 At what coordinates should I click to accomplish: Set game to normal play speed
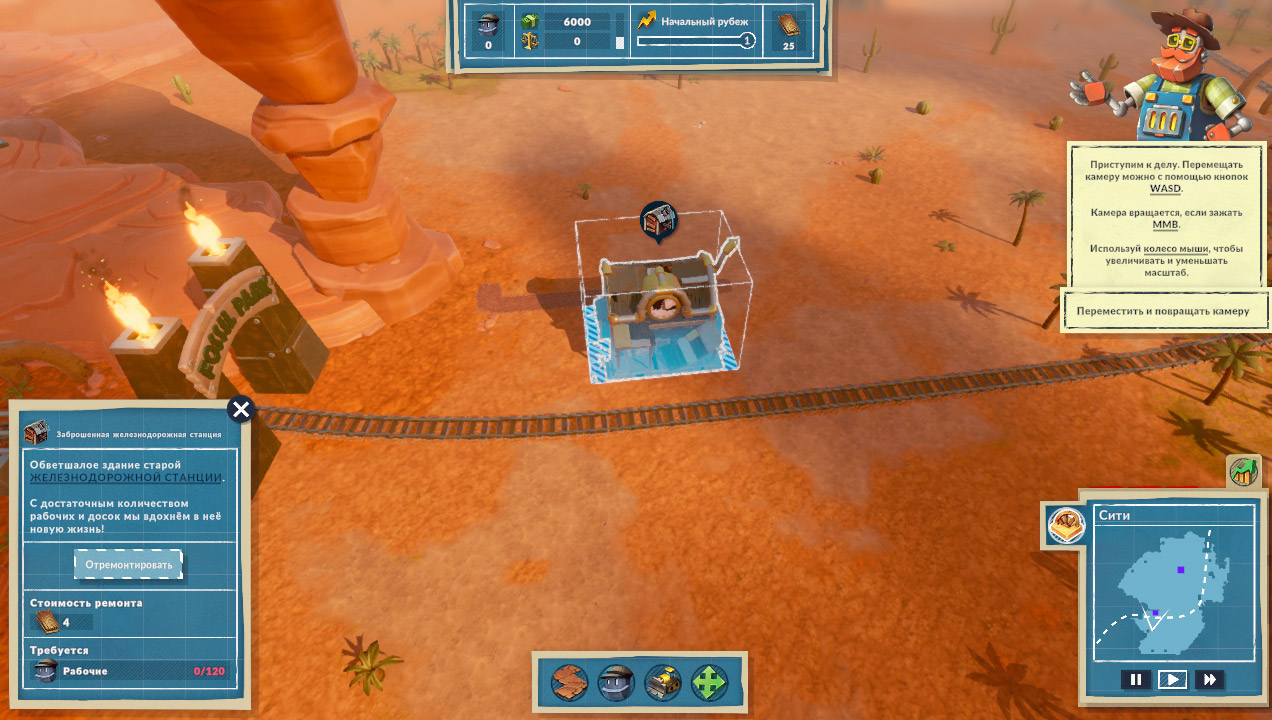coord(1172,680)
